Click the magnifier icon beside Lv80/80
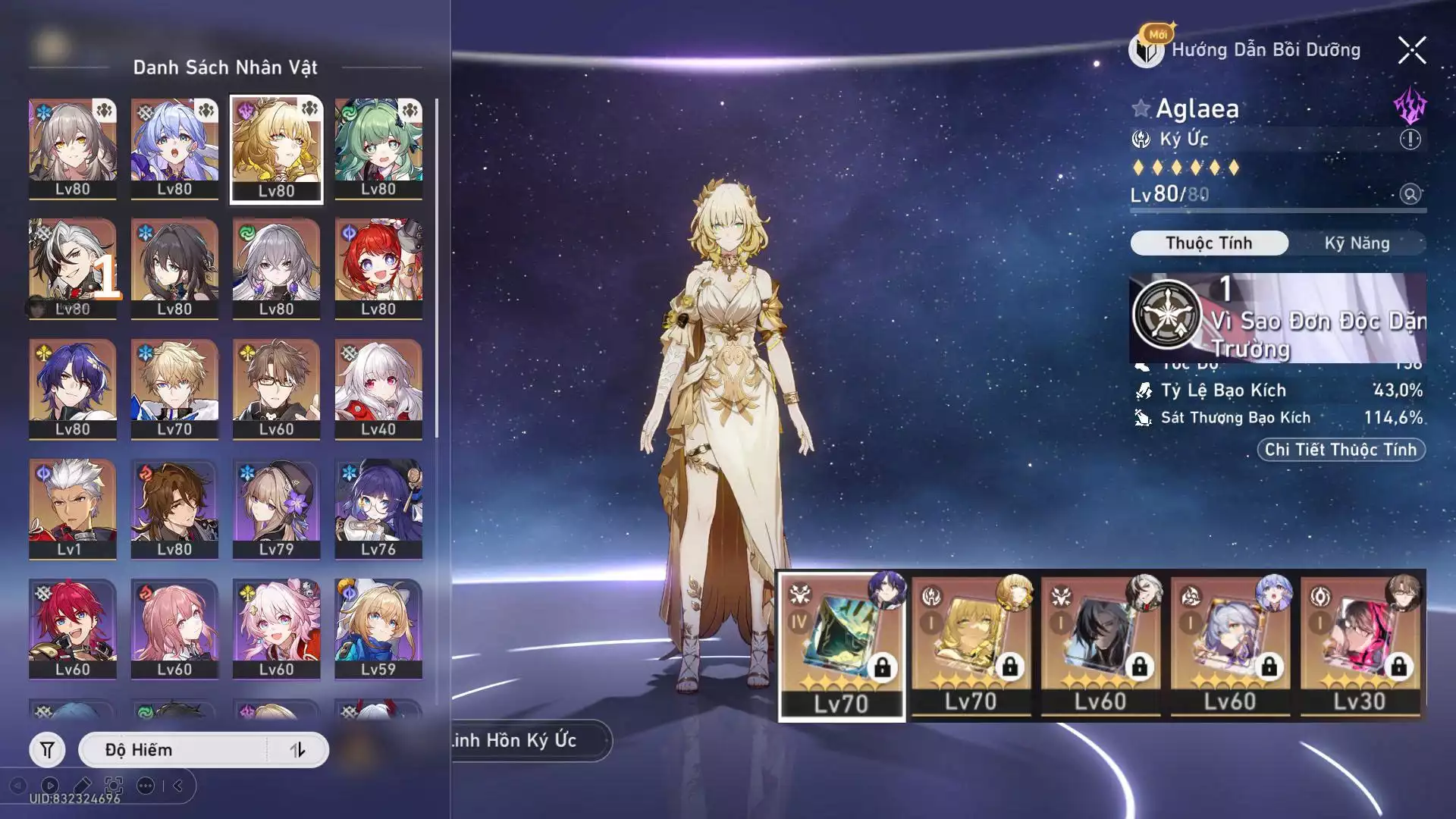 1410,194
